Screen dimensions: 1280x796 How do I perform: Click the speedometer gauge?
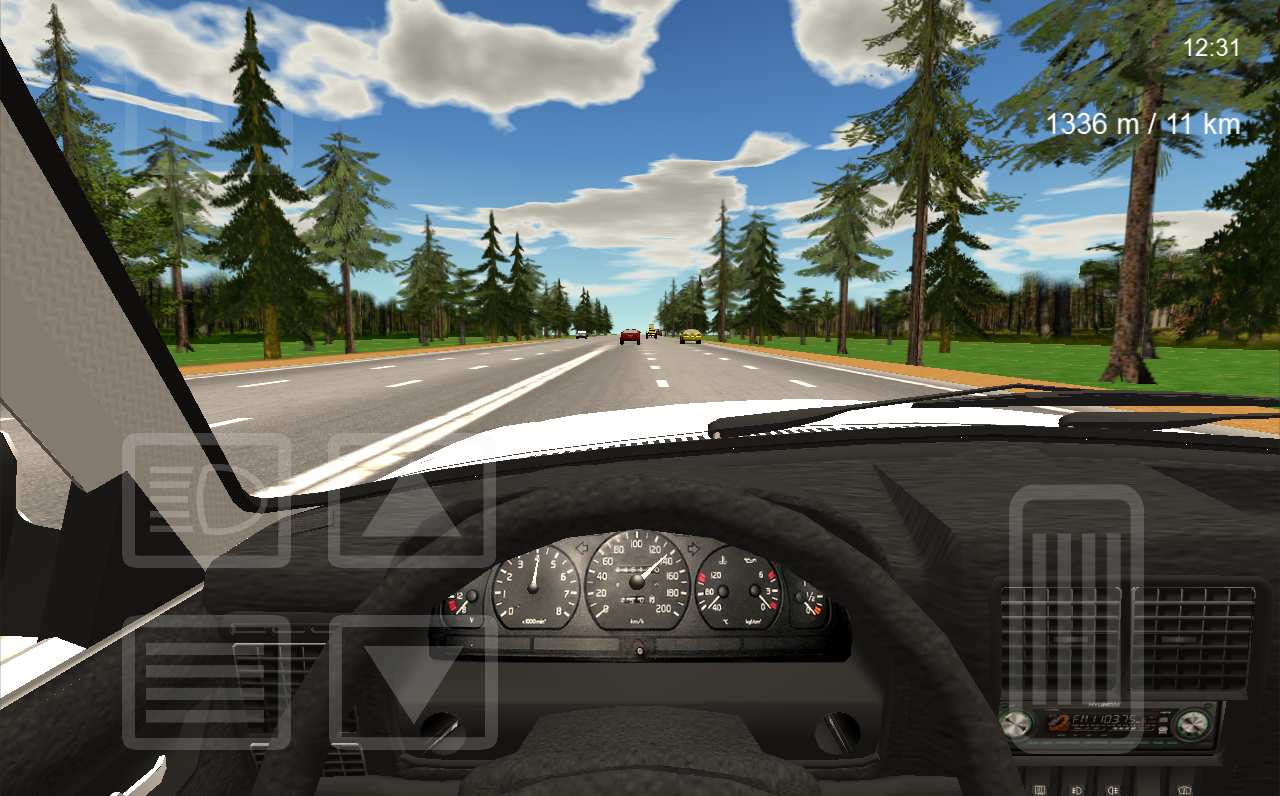[637, 582]
